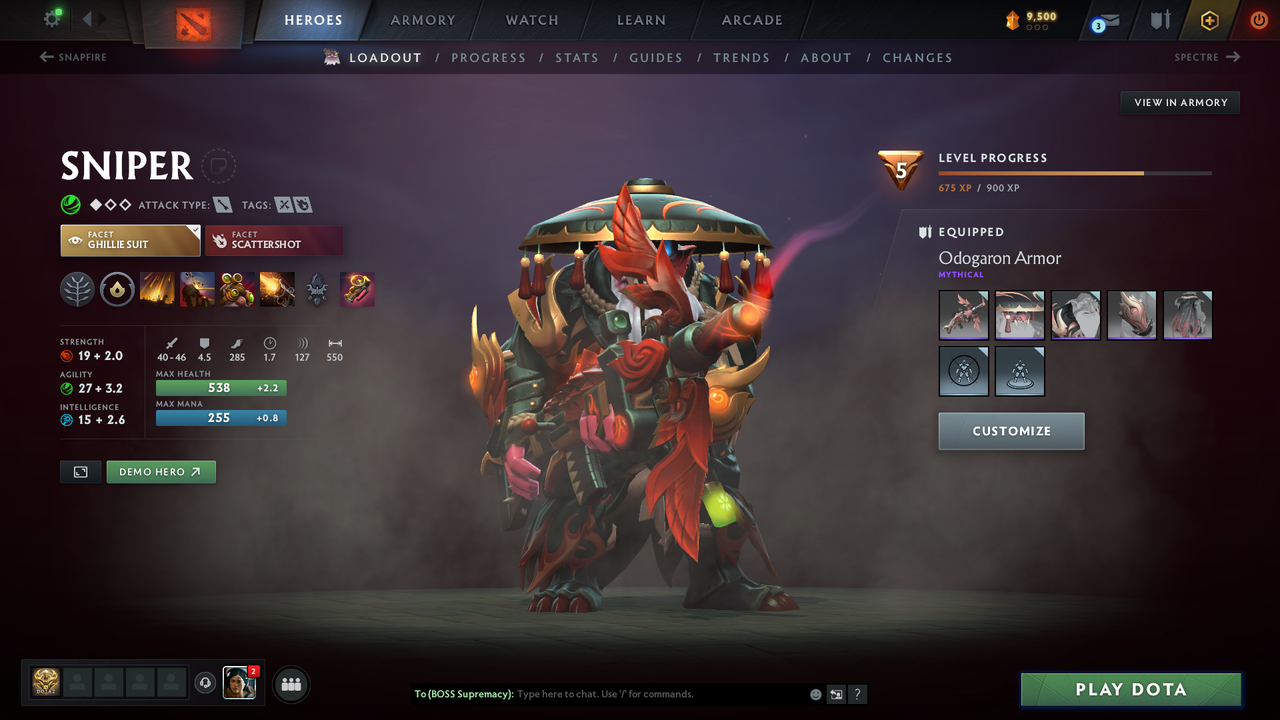Open Sniper's Stats page
The width and height of the screenshot is (1280, 720).
[x=577, y=57]
